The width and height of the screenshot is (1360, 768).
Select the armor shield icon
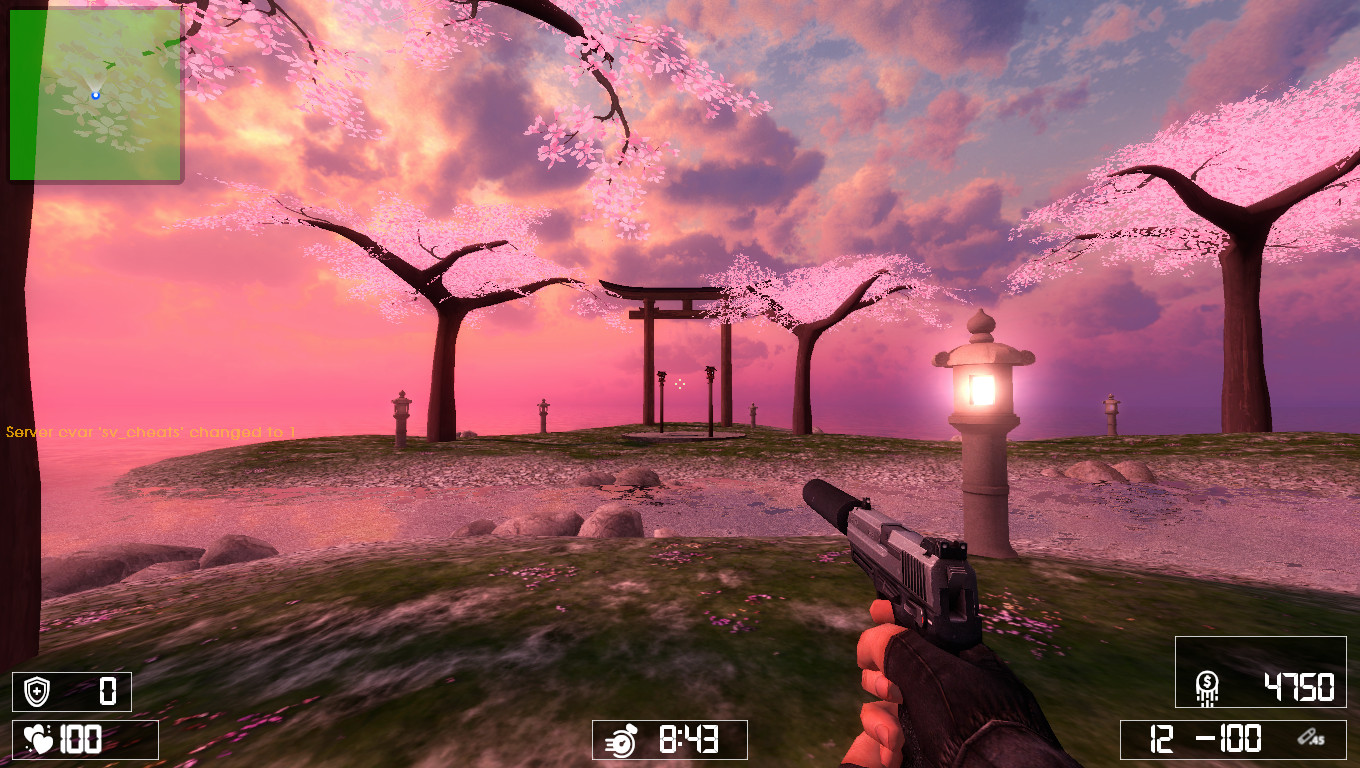tap(36, 691)
